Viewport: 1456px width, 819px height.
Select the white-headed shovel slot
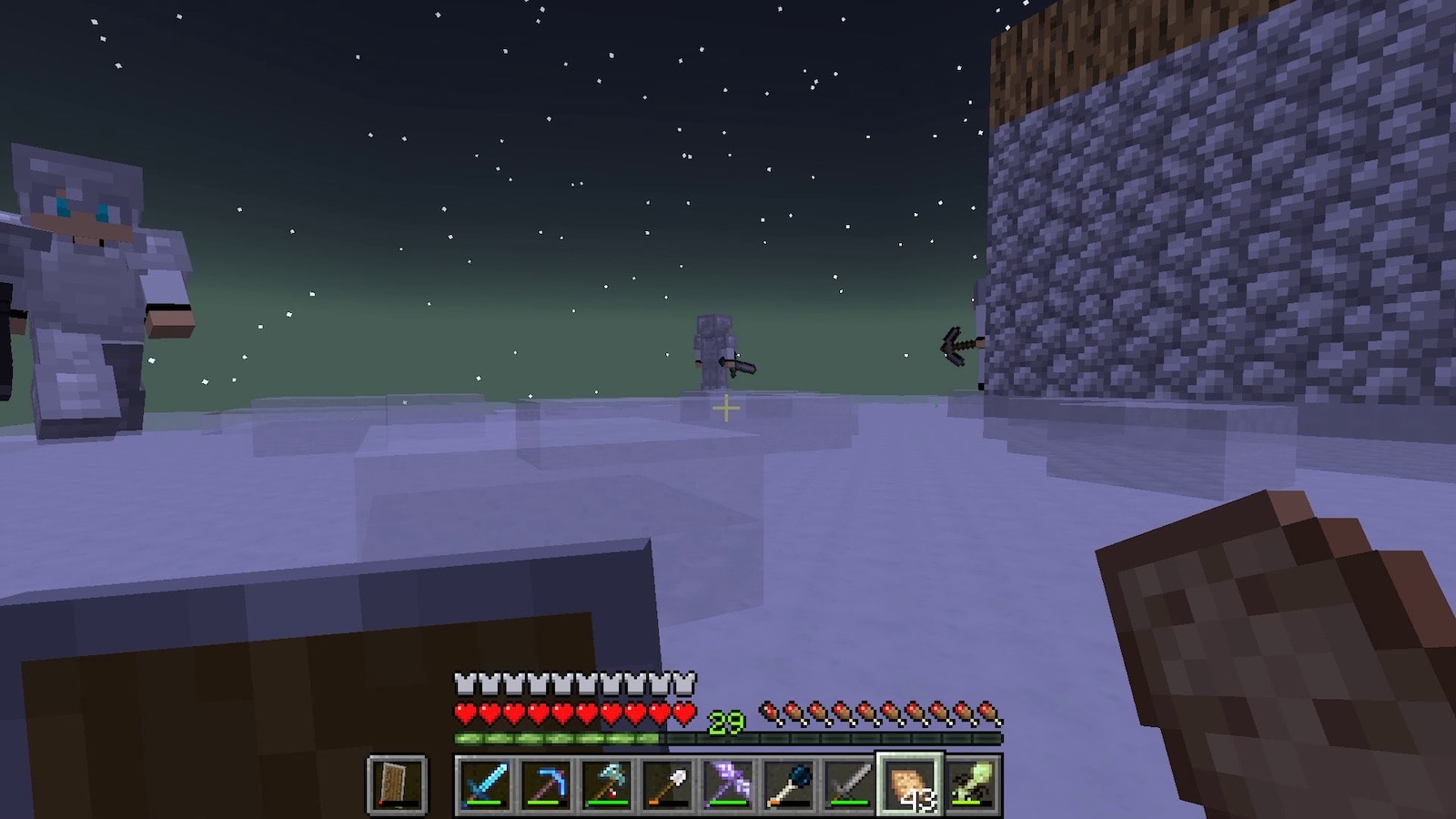(667, 784)
